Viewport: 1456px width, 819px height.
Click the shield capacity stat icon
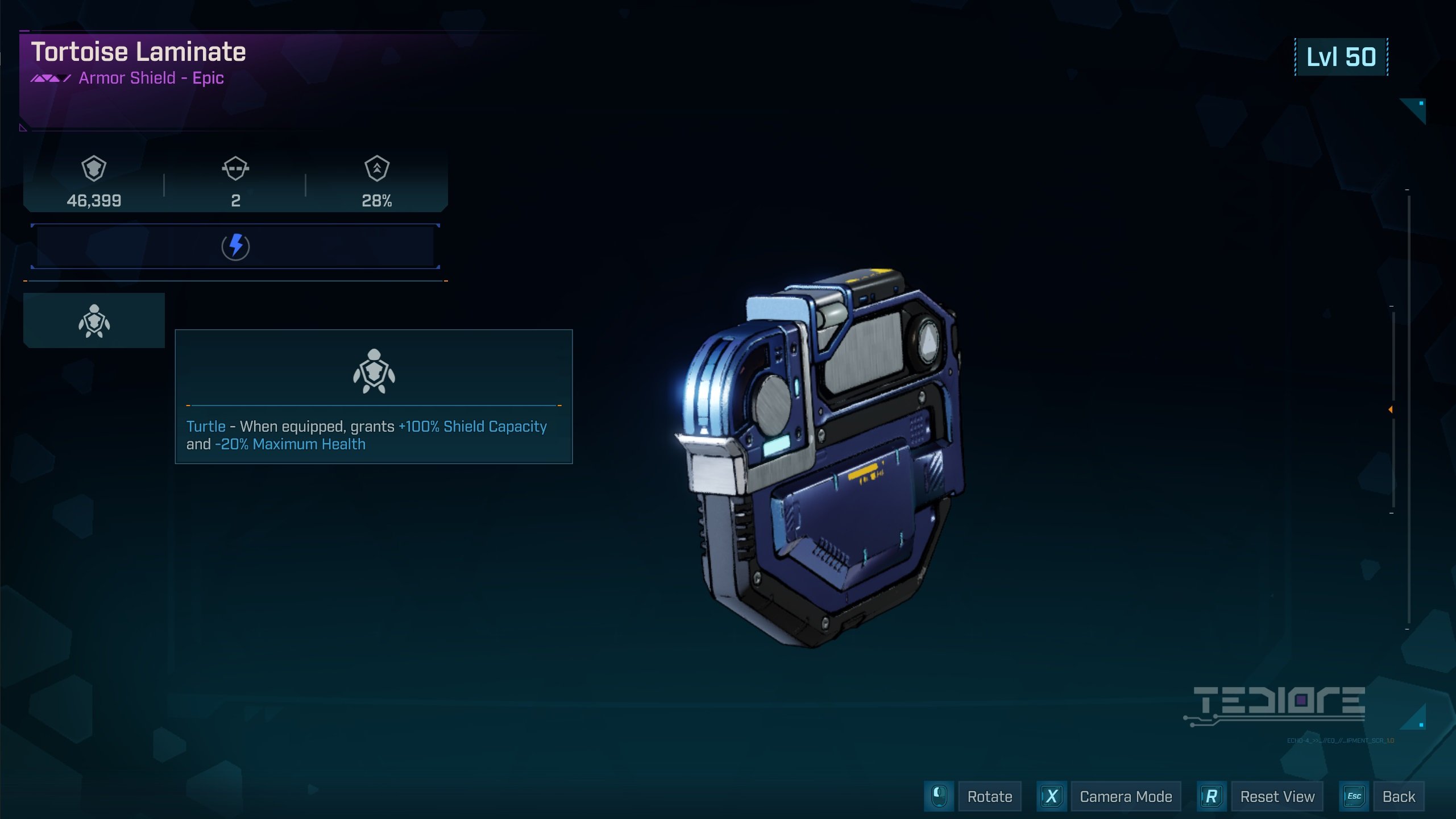tap(94, 168)
